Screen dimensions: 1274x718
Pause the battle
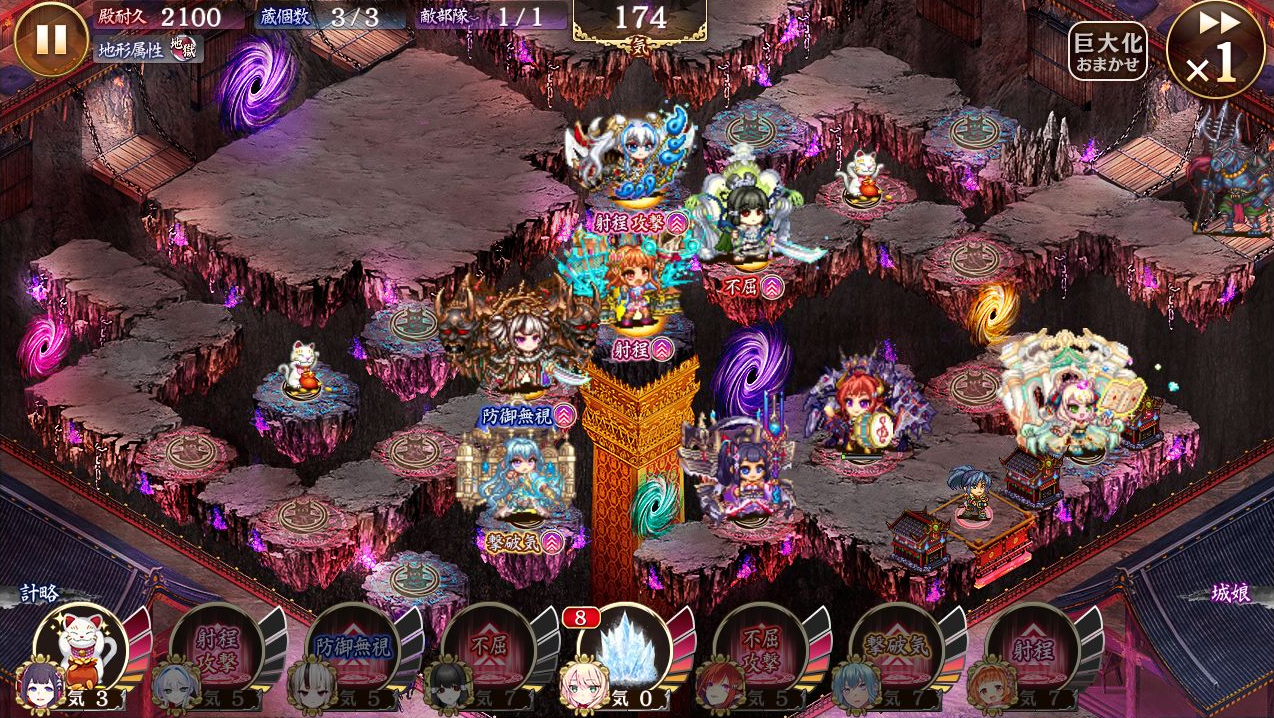click(51, 39)
